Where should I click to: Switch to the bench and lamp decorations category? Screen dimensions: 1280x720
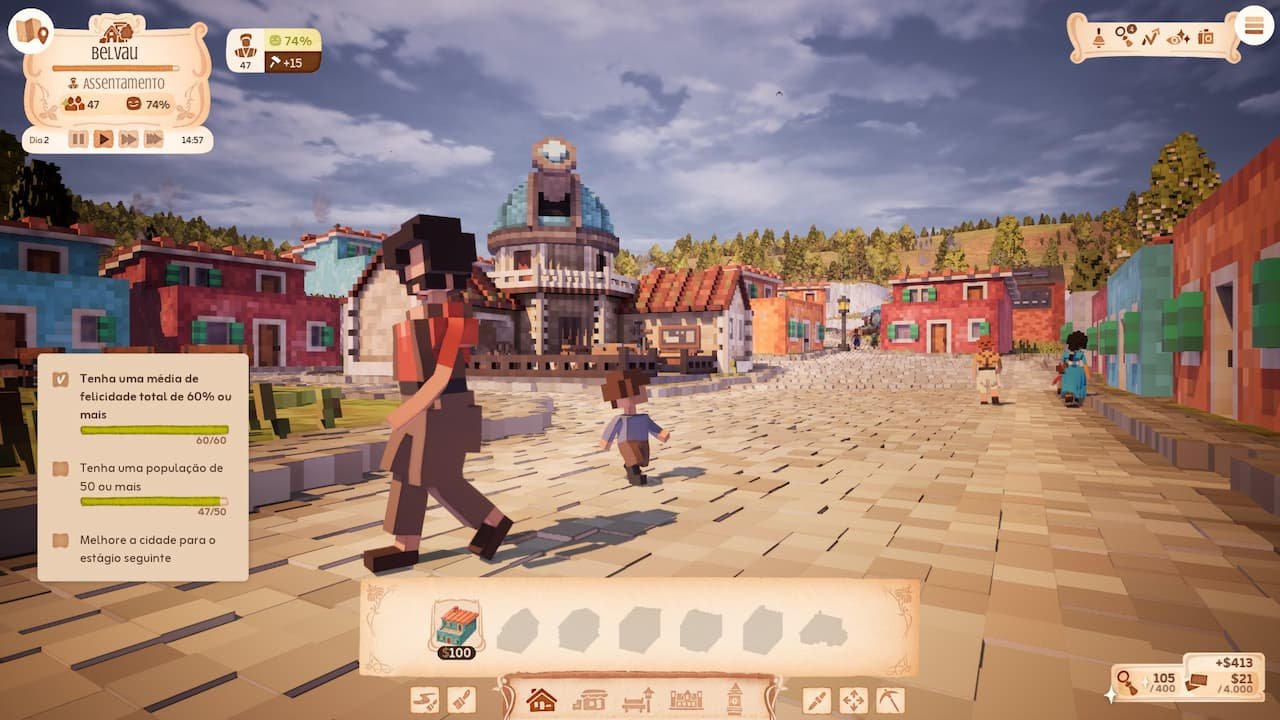(638, 699)
